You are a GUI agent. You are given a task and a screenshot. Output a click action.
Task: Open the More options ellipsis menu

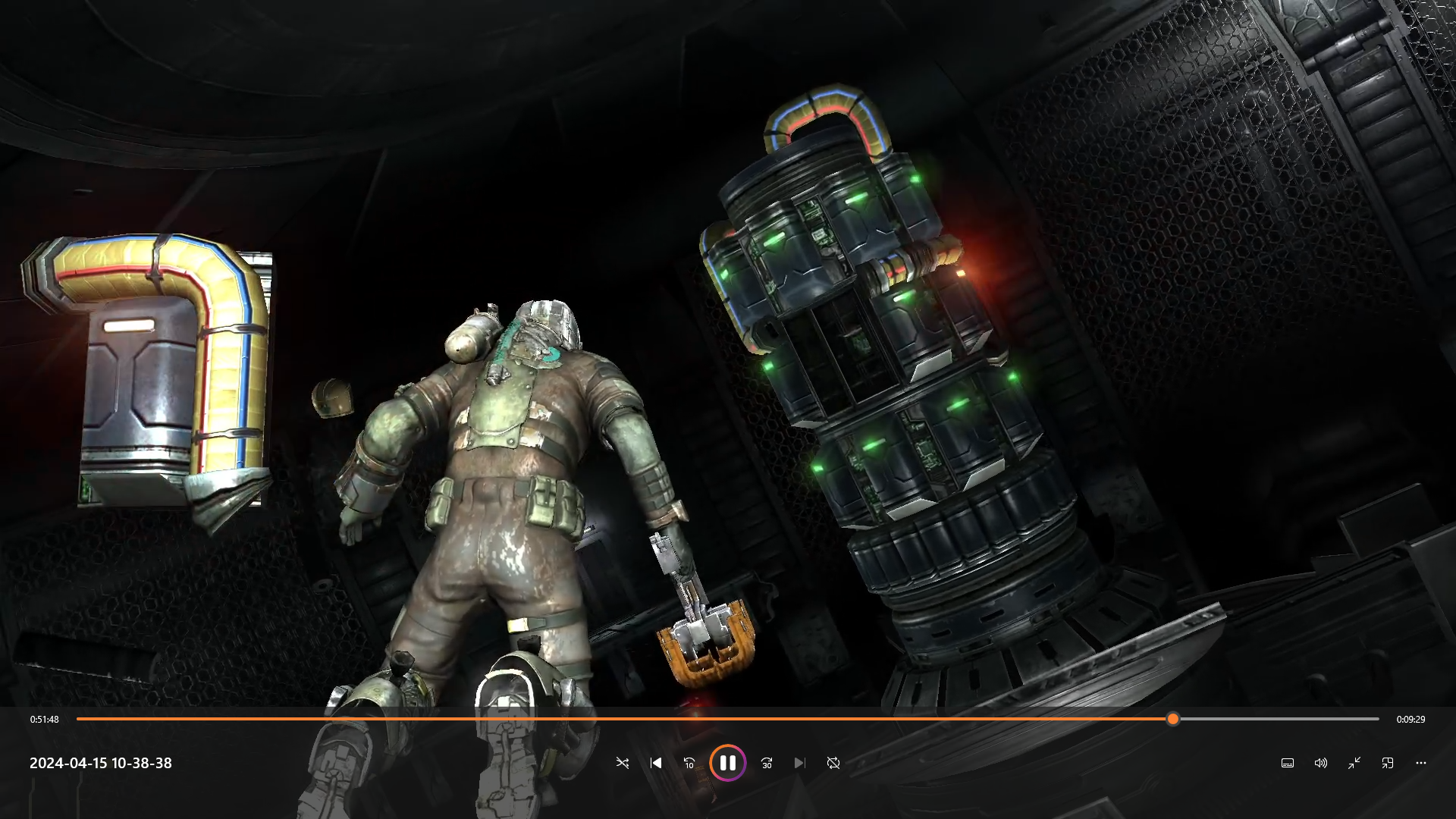(x=1420, y=763)
